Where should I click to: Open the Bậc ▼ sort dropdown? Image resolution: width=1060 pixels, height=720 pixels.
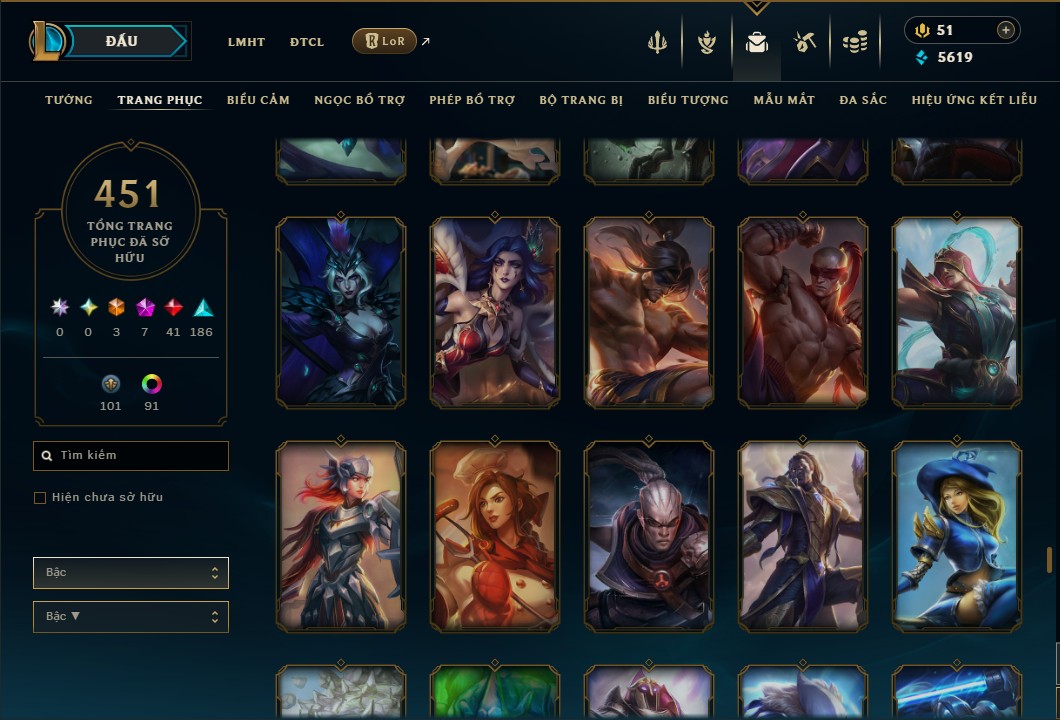(x=131, y=617)
